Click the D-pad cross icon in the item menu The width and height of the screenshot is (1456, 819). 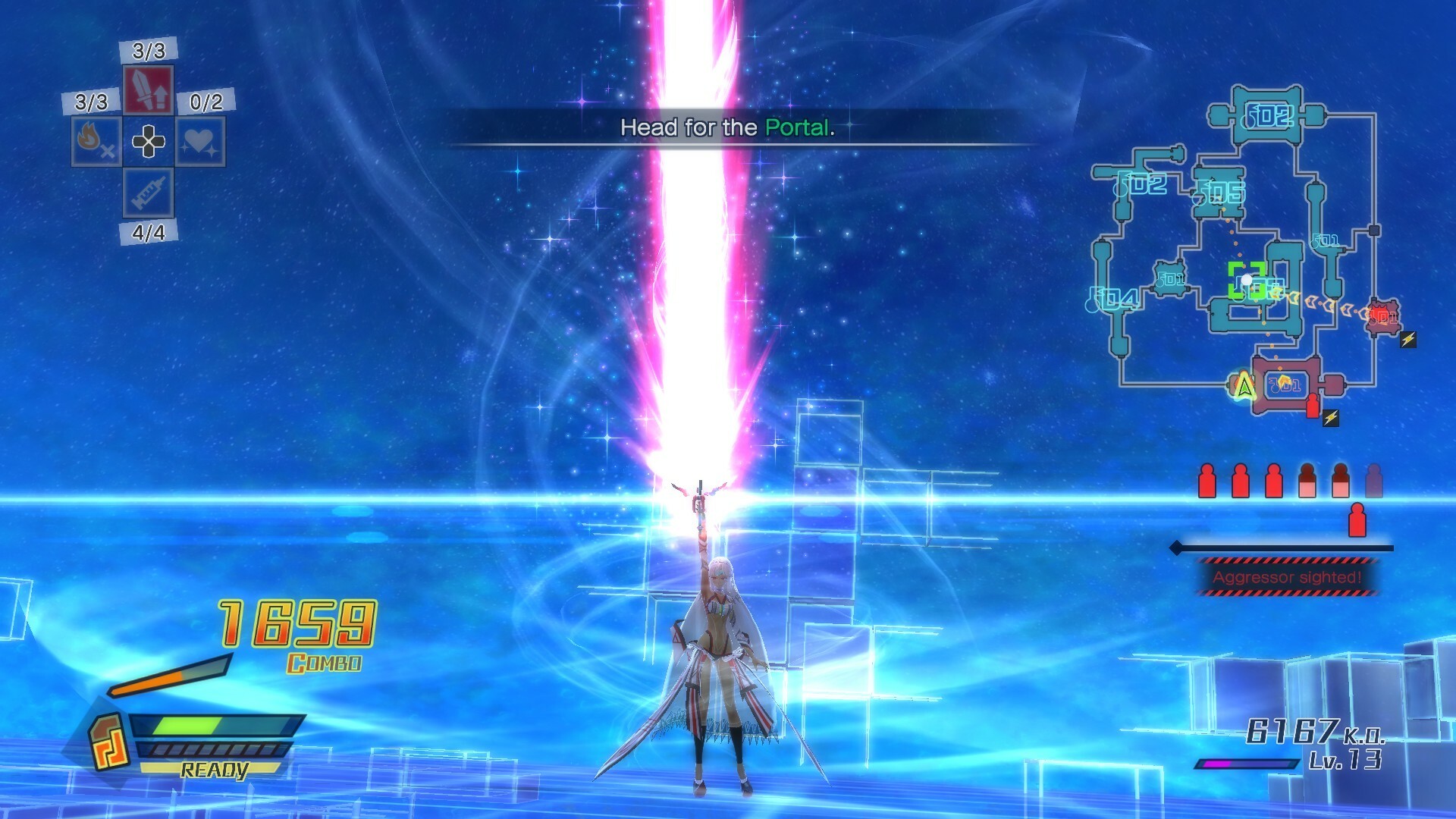click(x=148, y=141)
